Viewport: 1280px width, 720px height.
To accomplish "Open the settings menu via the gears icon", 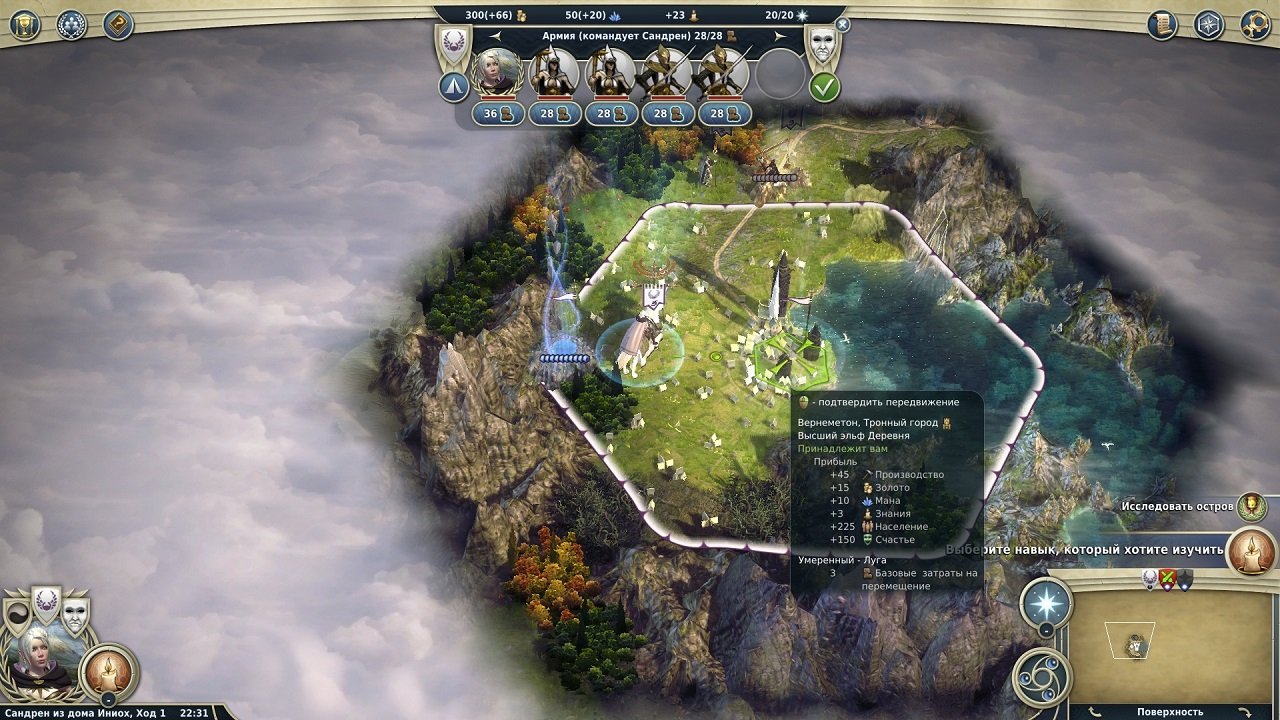I will tap(1253, 24).
